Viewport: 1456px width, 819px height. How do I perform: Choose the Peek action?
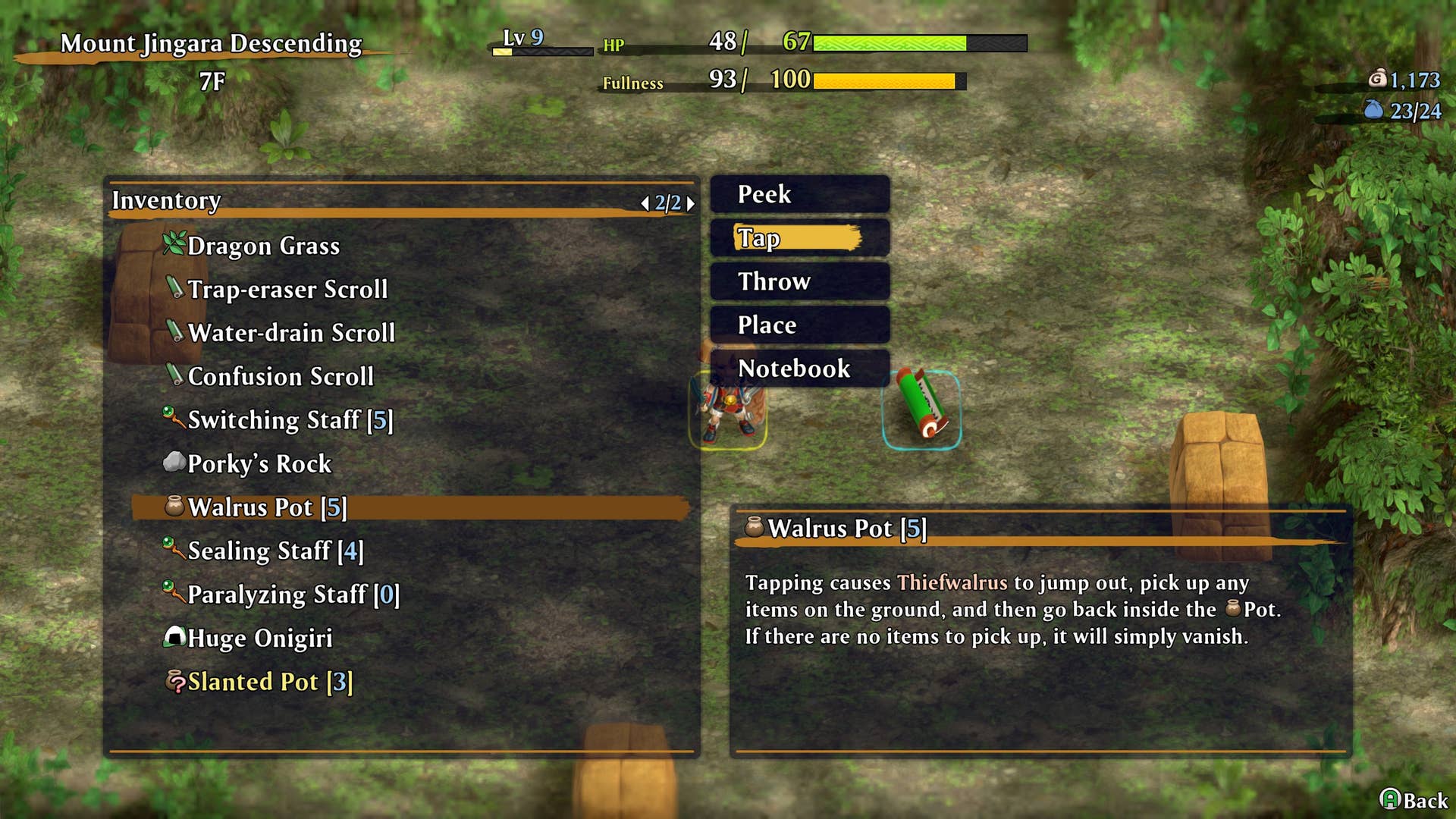point(799,195)
